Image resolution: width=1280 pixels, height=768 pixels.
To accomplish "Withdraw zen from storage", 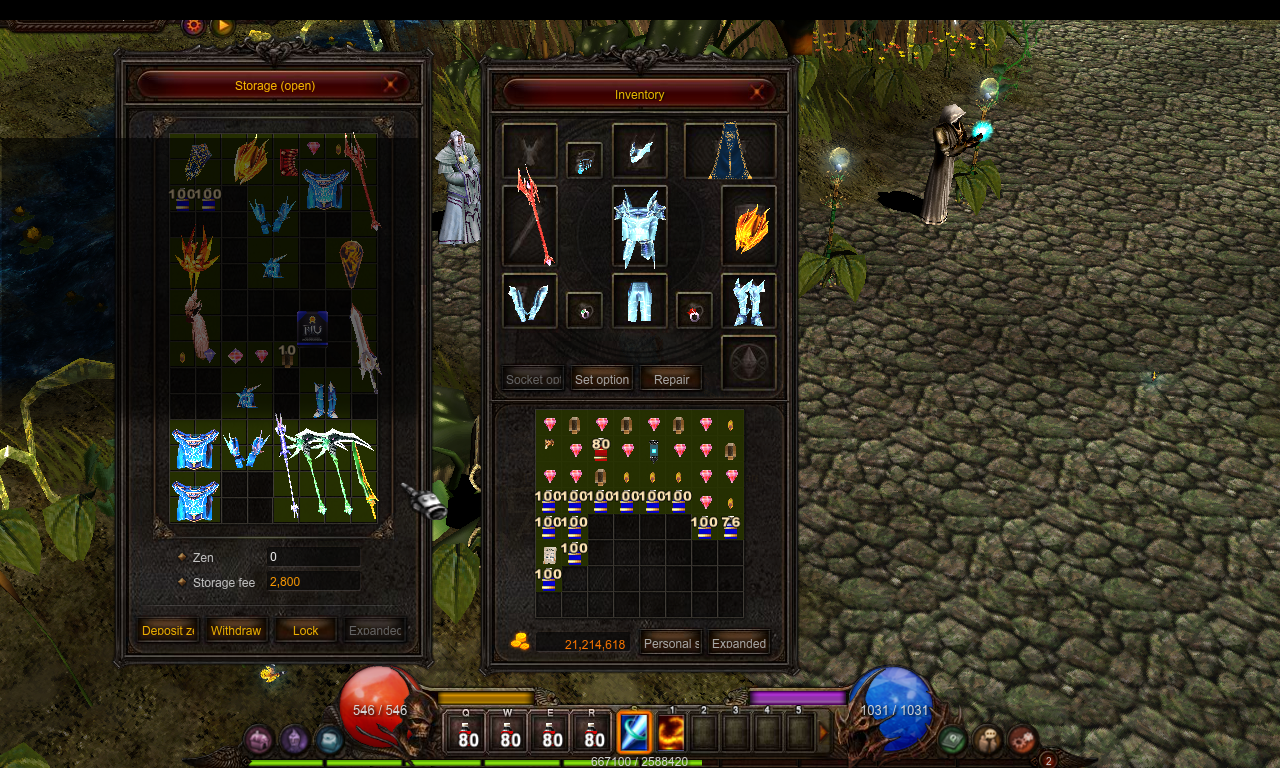I will 236,630.
